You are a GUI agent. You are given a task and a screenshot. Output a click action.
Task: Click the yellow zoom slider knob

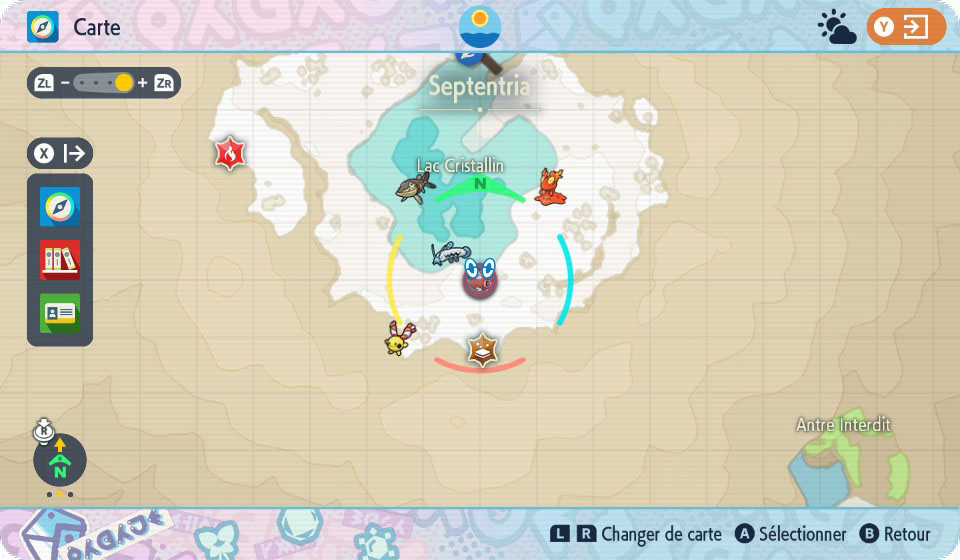point(124,83)
